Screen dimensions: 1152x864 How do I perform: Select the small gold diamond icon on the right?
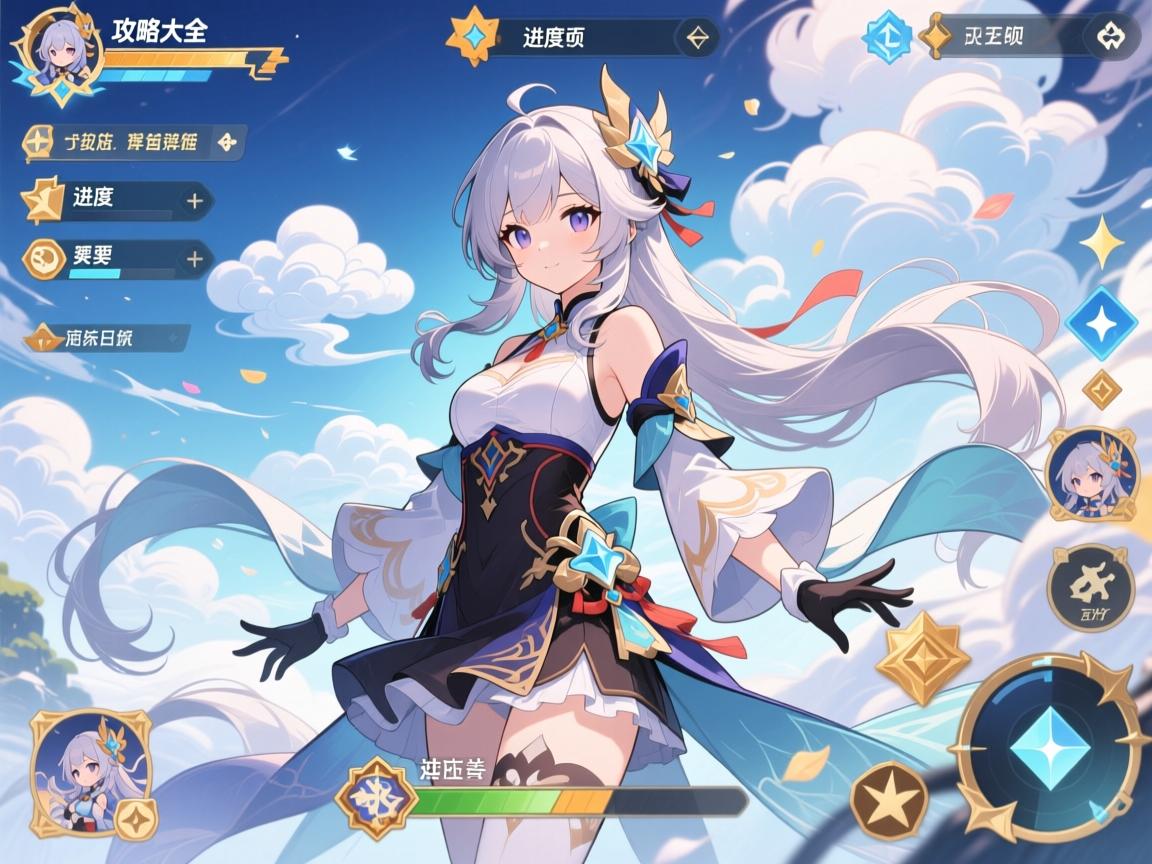point(1102,388)
